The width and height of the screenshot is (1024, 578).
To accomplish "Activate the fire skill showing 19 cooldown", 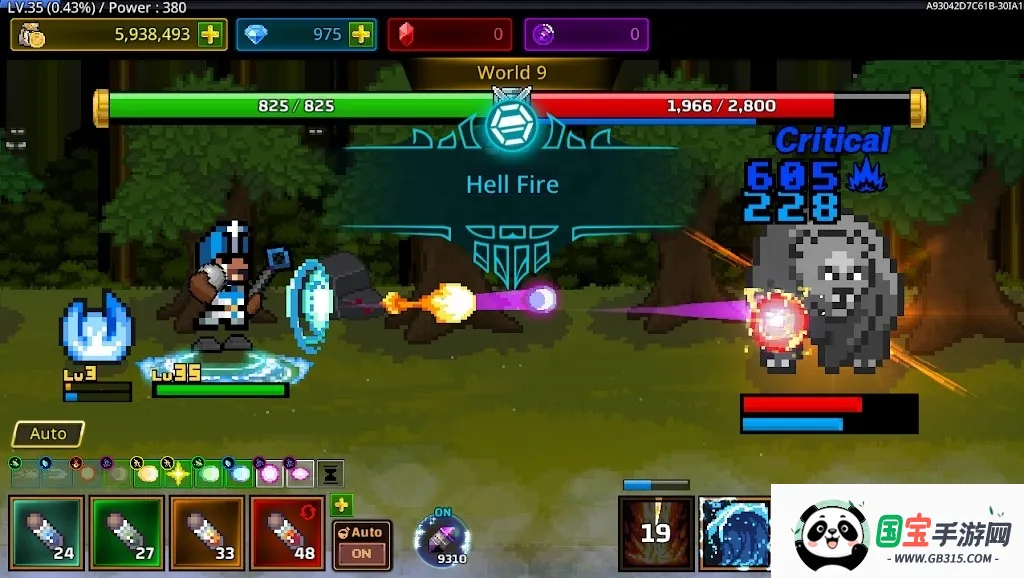I will point(656,532).
